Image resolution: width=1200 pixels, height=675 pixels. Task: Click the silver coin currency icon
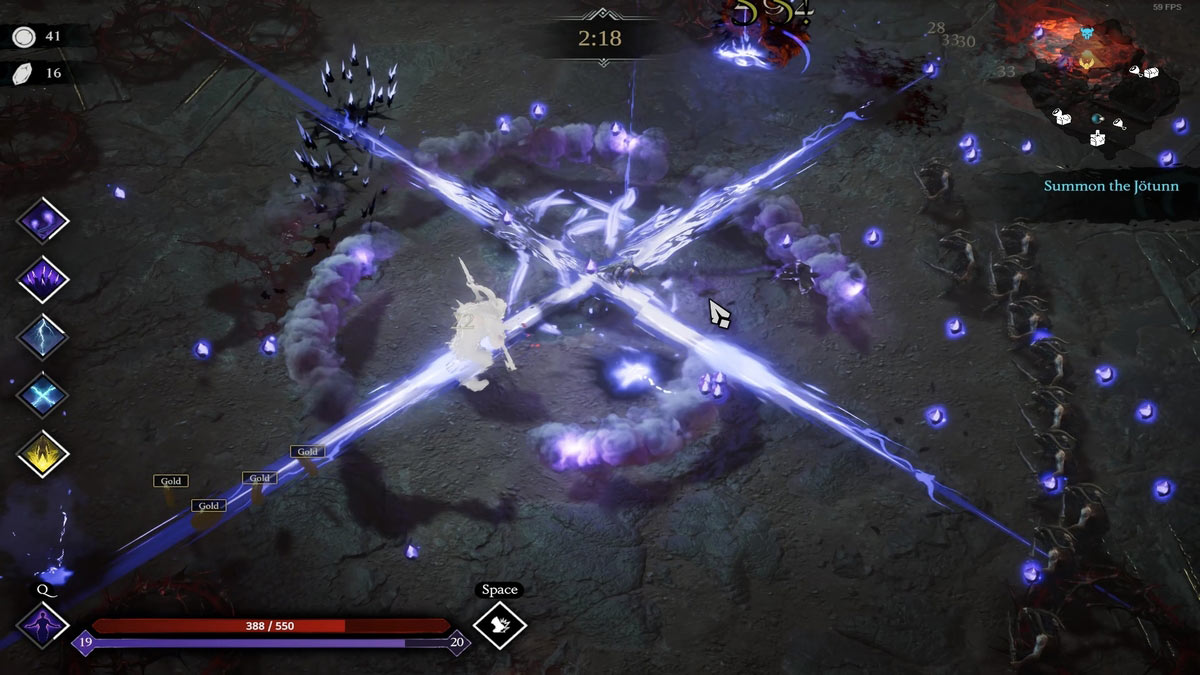pos(24,37)
